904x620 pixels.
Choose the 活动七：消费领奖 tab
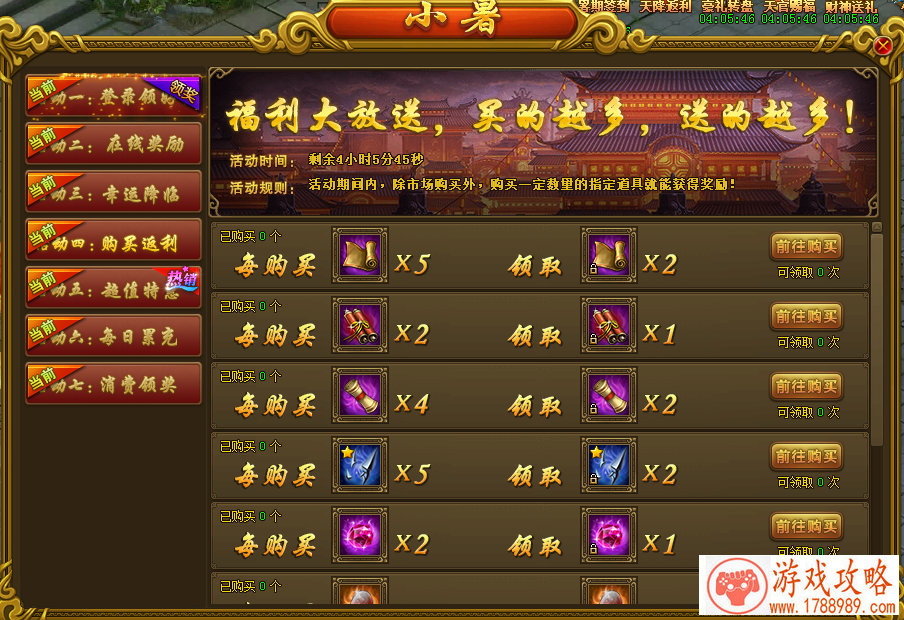click(113, 384)
